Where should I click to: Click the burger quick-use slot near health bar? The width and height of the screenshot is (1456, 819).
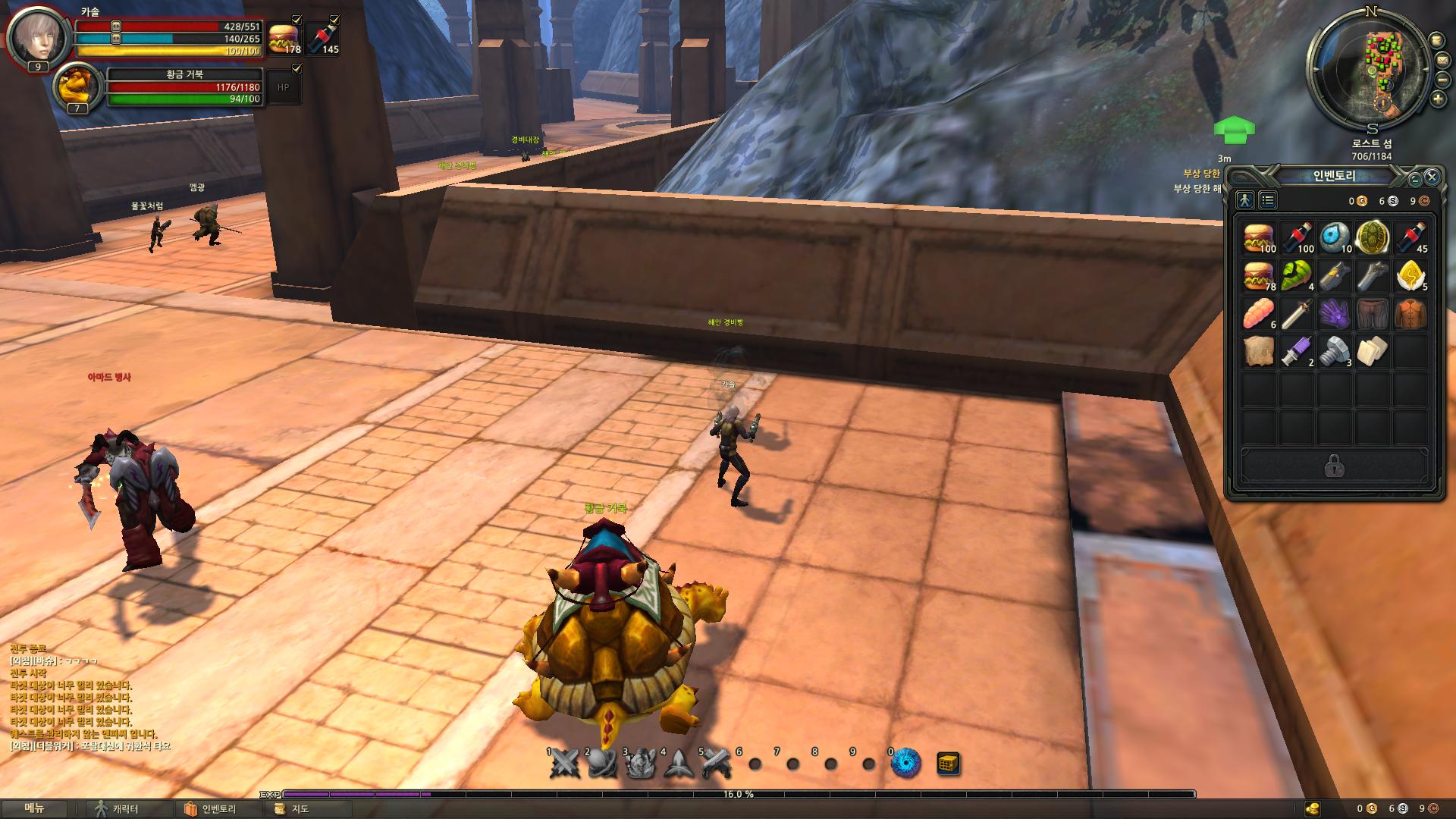tap(284, 38)
